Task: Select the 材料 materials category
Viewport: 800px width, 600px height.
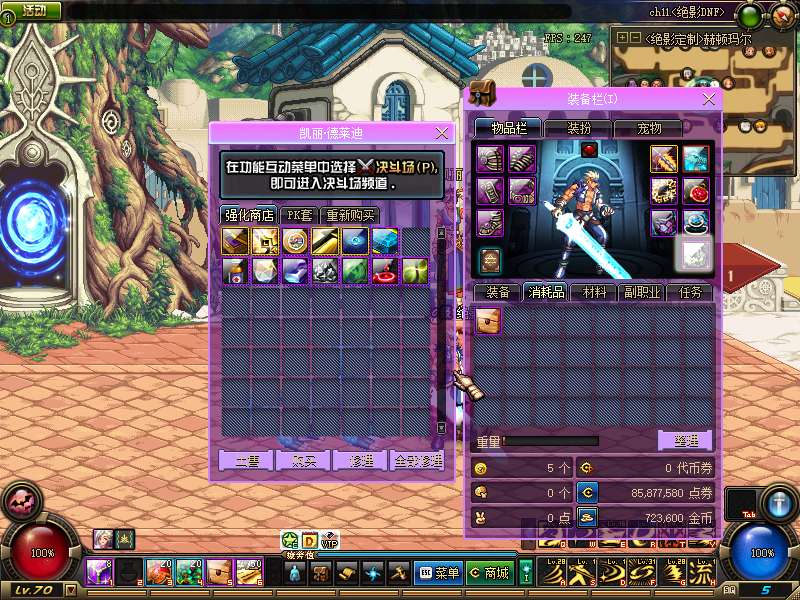Action: [x=594, y=292]
